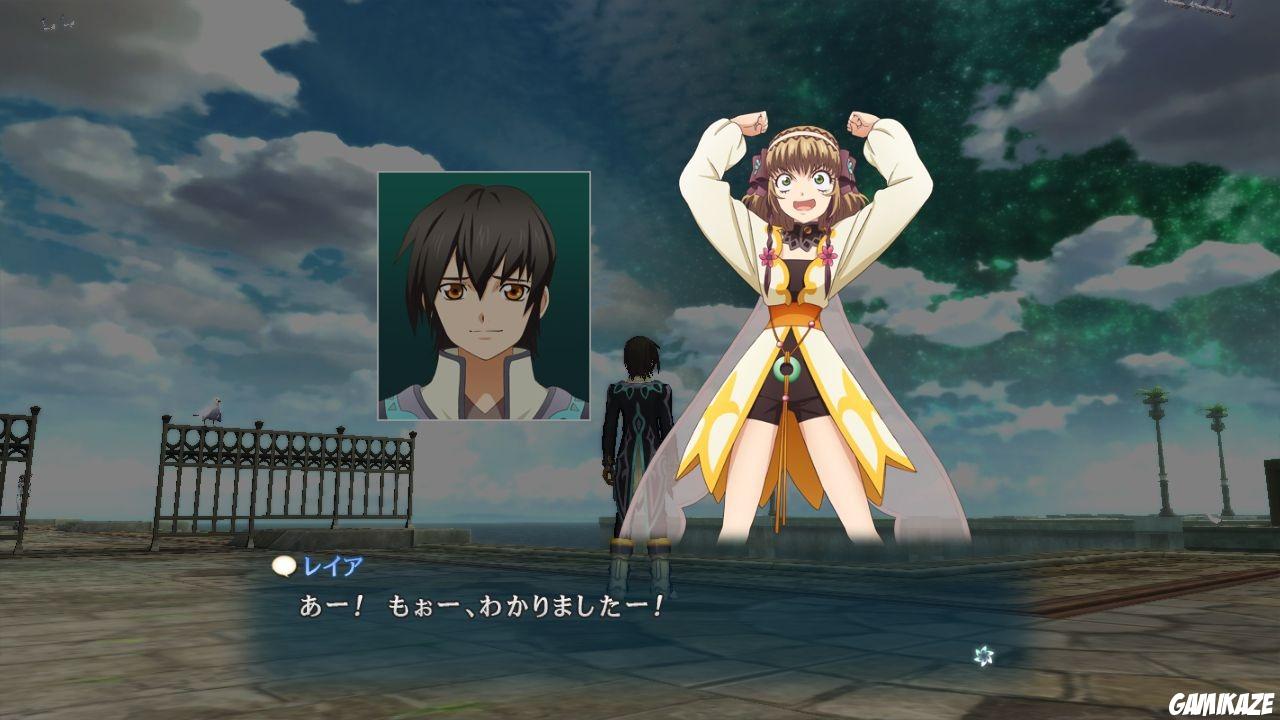Viewport: 1280px width, 720px height.
Task: Click the portrait border to collapse it
Action: (380, 295)
